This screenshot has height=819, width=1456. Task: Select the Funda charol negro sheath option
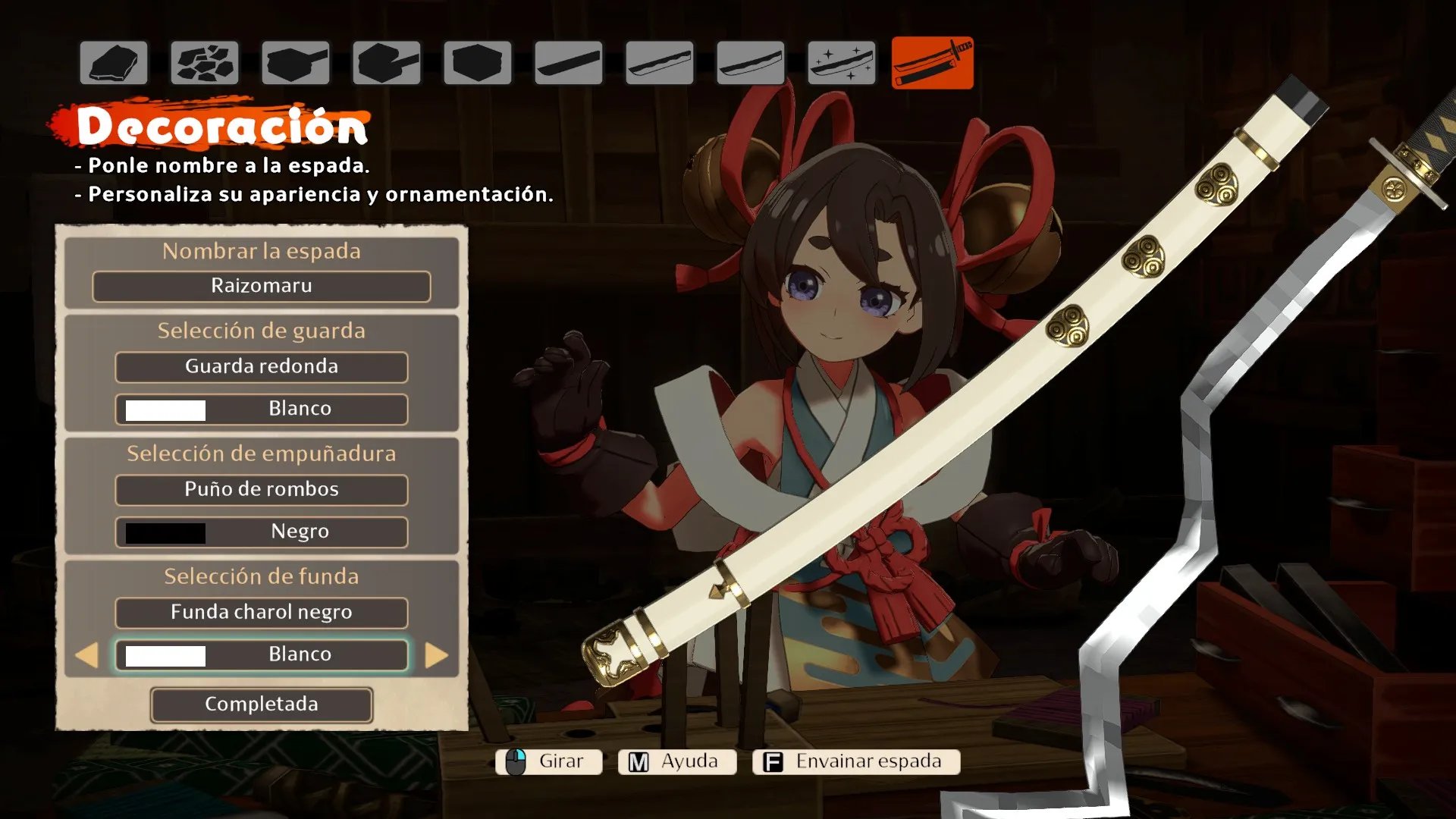(261, 613)
